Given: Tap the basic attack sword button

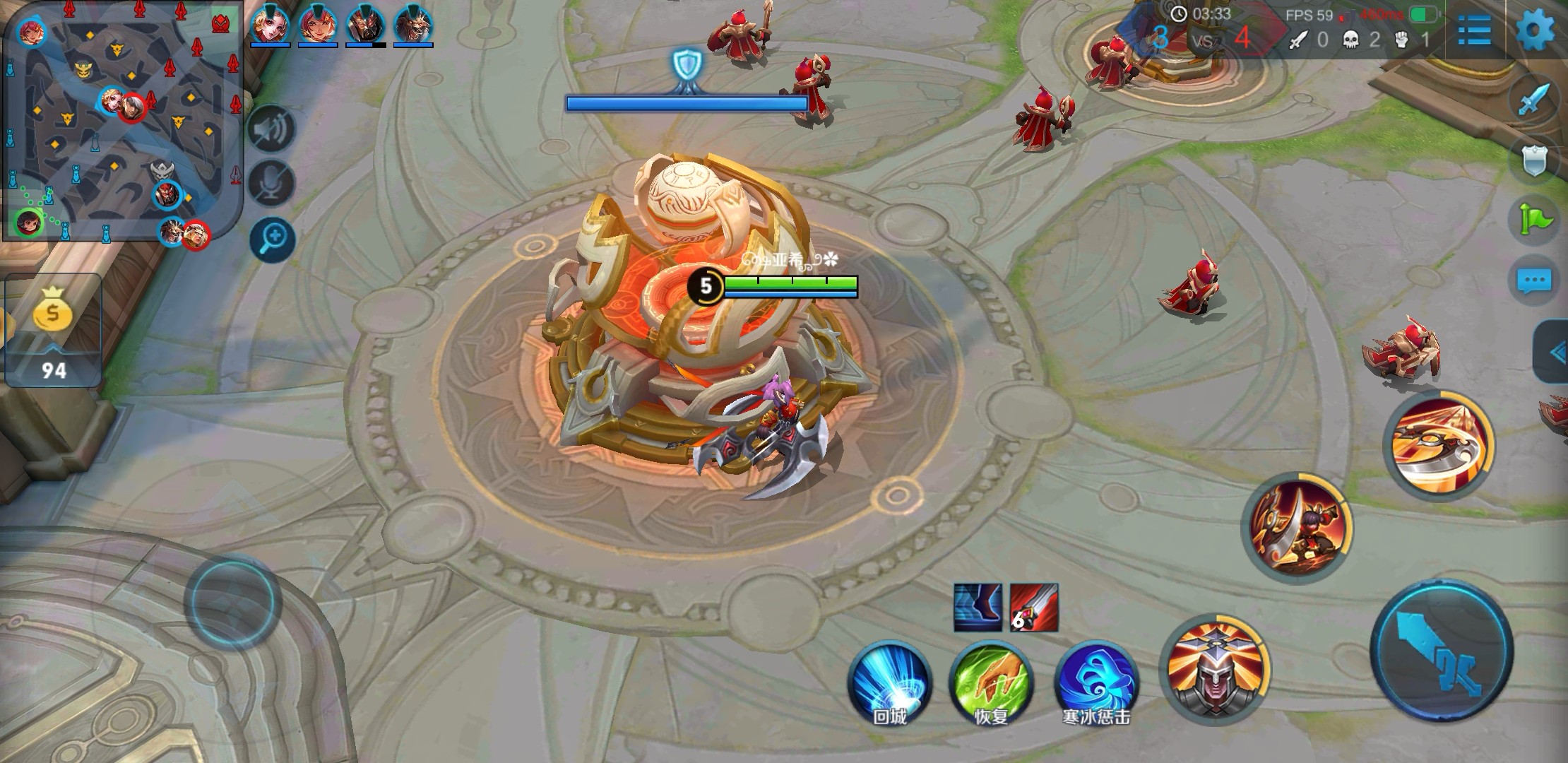Looking at the screenshot, I should pos(1442,651).
